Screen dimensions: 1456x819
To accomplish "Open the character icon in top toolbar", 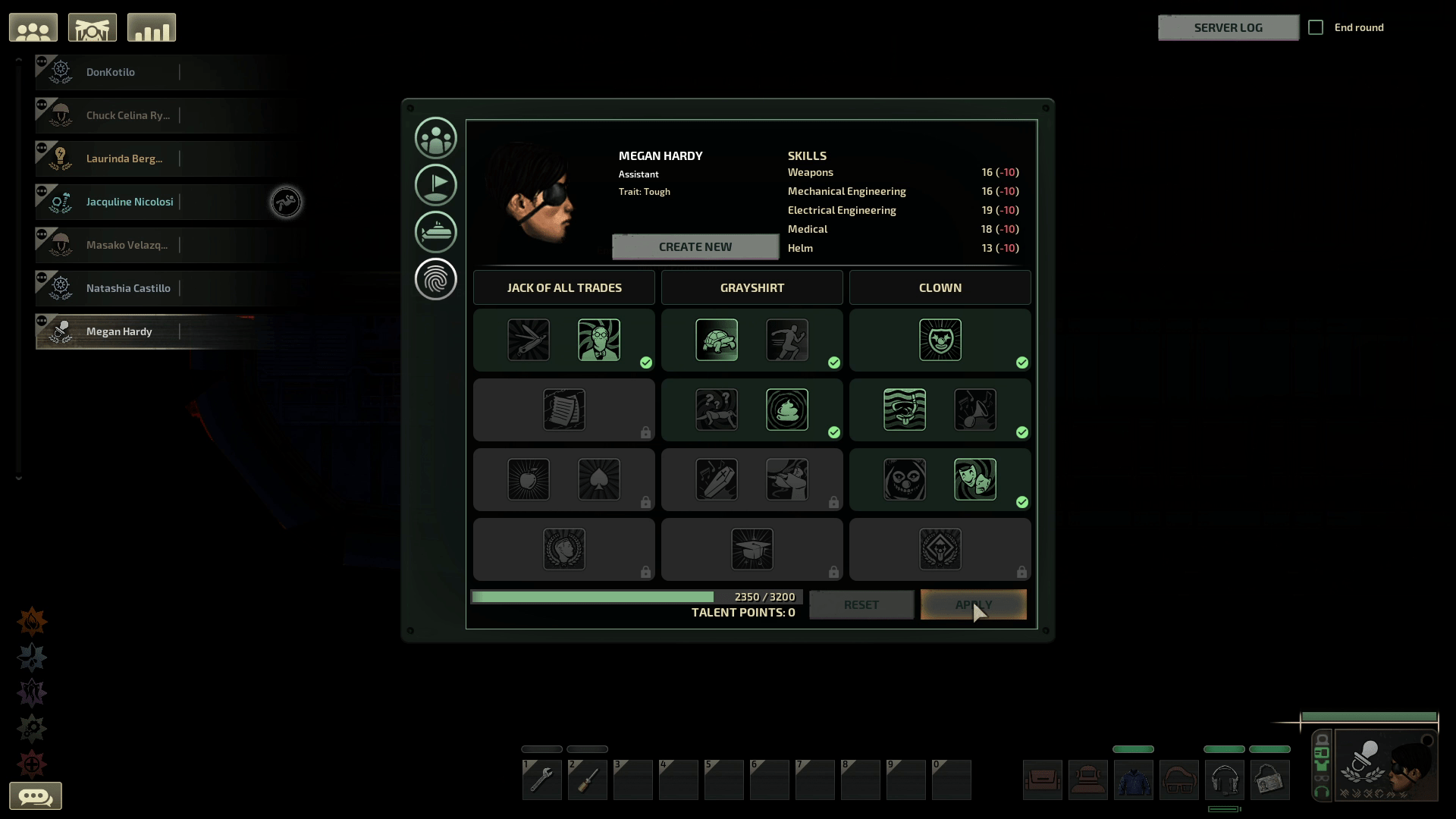I will pyautogui.click(x=92, y=27).
